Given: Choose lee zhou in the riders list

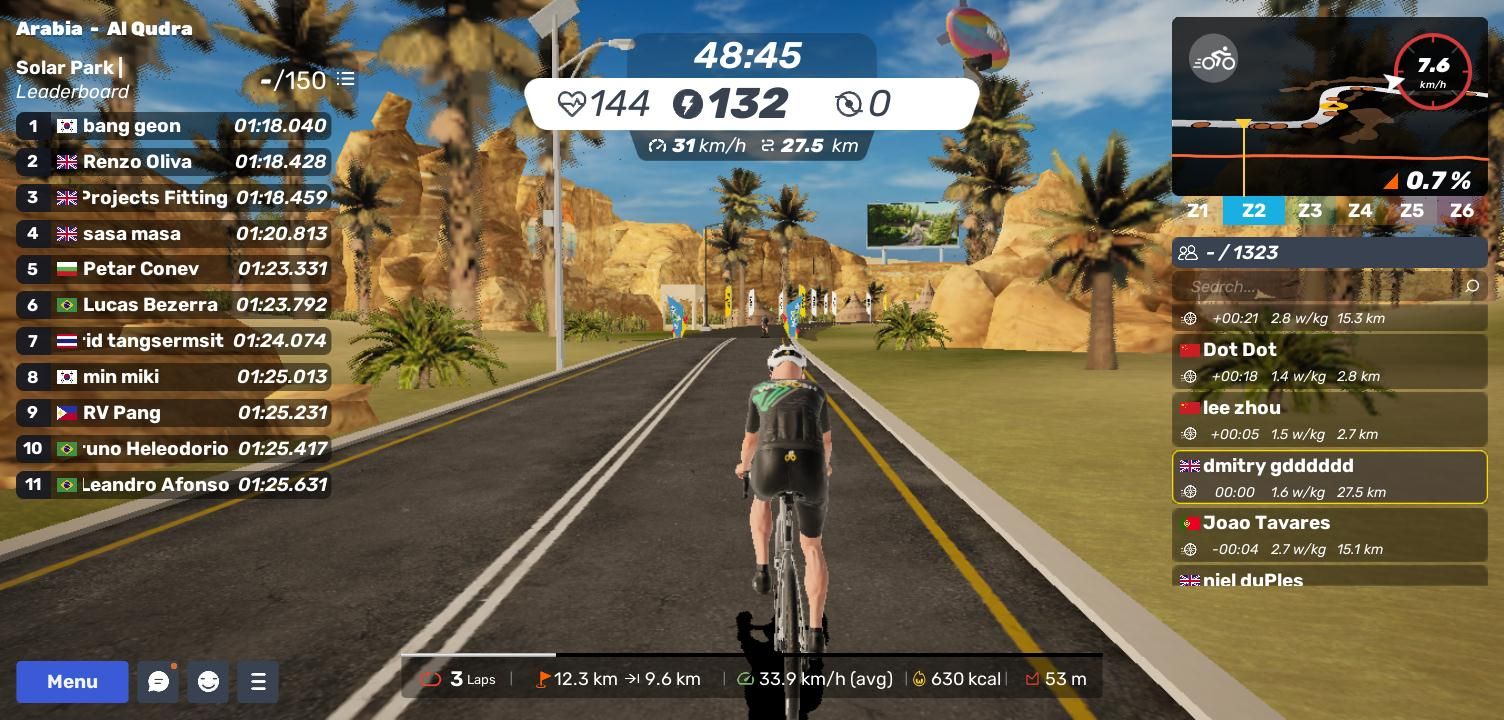Looking at the screenshot, I should [1329, 420].
